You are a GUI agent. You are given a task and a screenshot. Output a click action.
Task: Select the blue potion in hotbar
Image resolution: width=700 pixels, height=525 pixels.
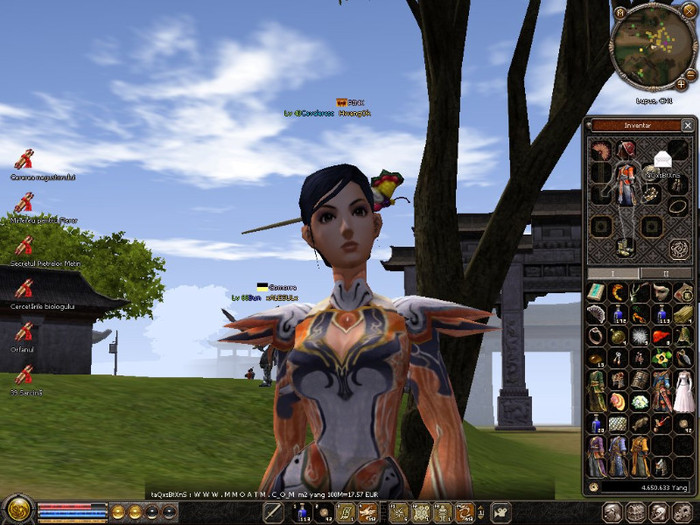coord(300,513)
